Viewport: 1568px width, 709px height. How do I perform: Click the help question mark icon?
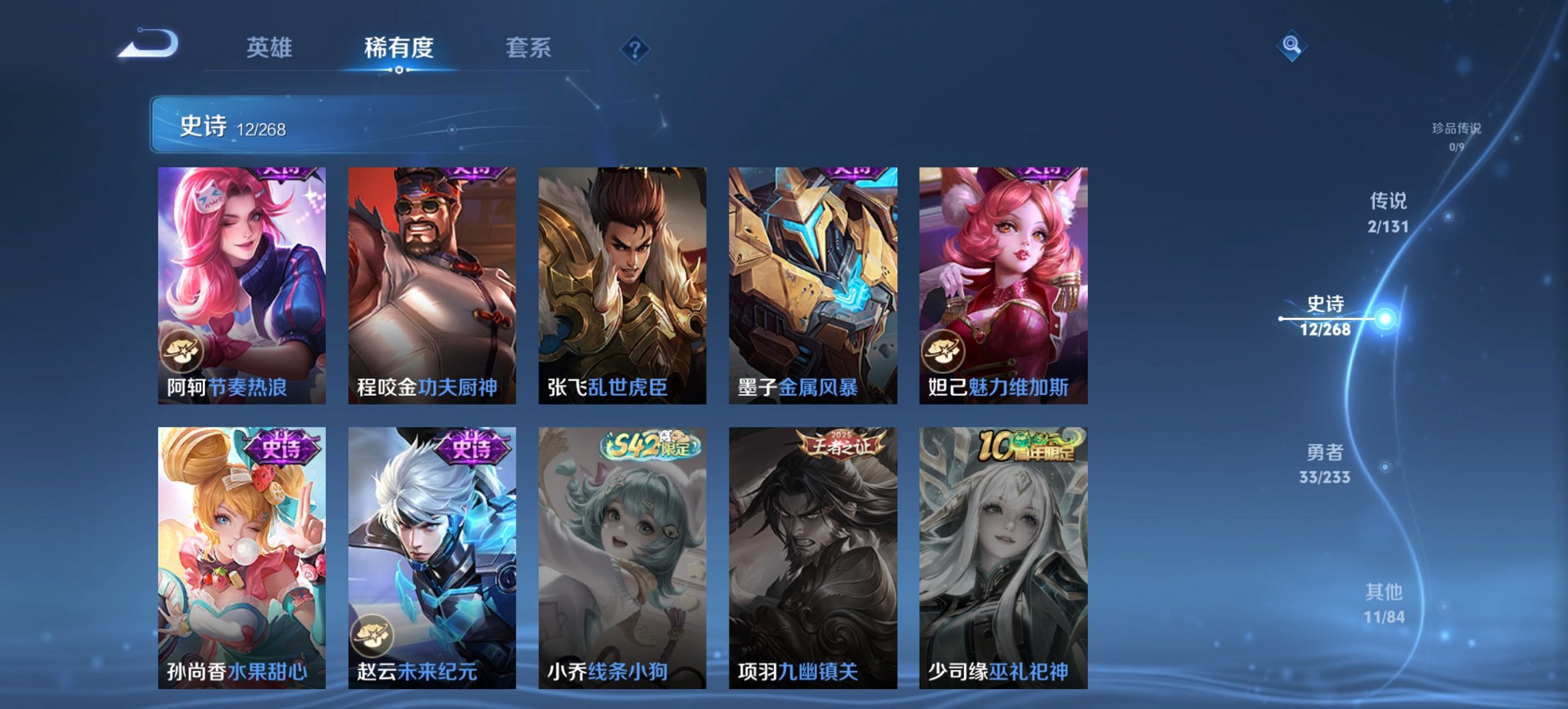[635, 48]
